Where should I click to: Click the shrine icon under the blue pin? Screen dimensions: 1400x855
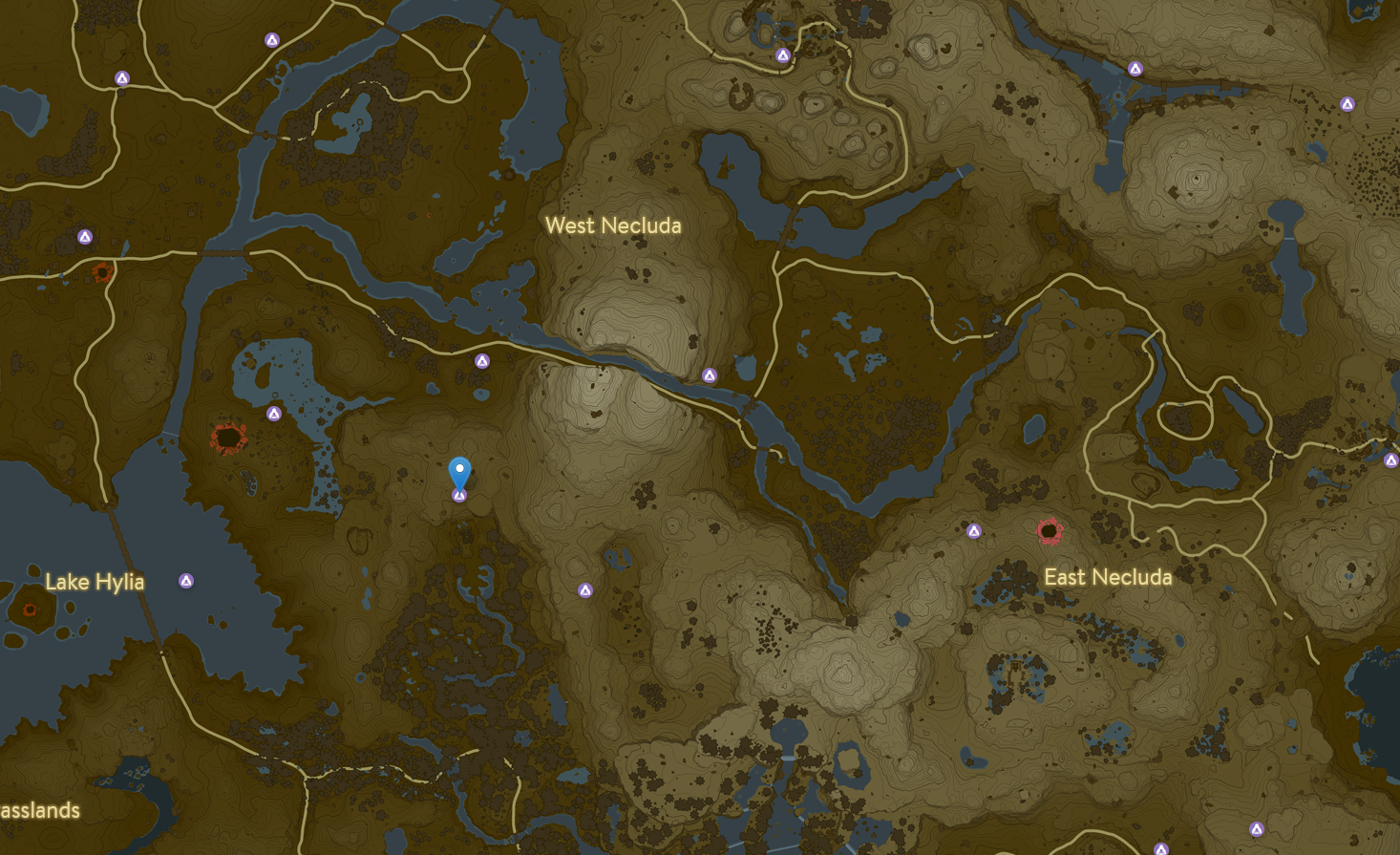pyautogui.click(x=459, y=496)
